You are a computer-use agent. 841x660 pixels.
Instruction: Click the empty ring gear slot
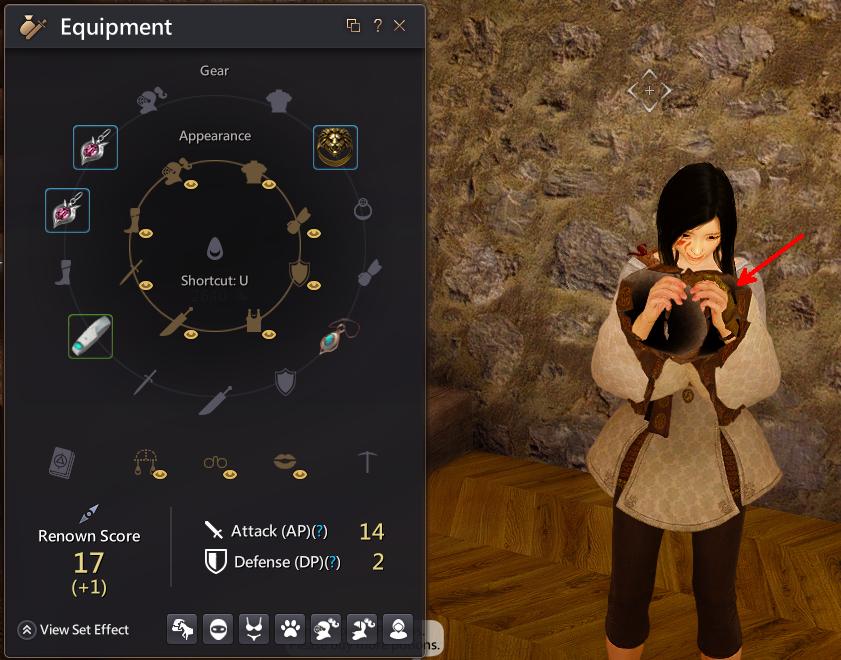tap(364, 210)
